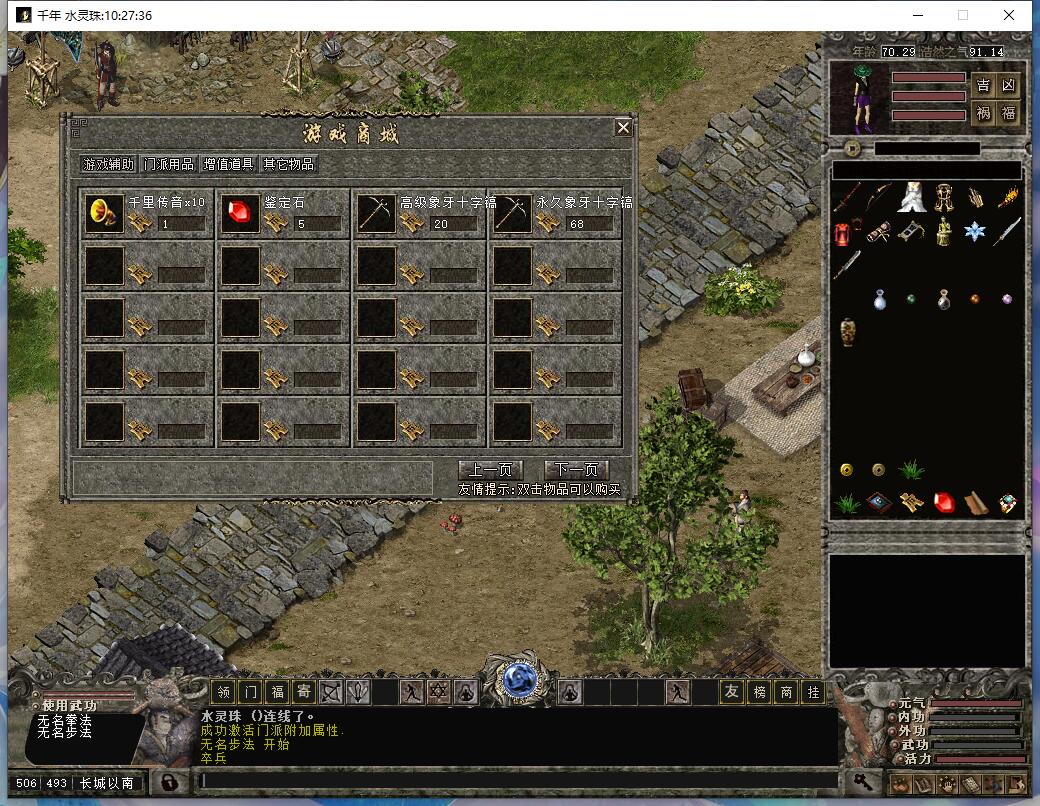Click the chat text input box
Screen dimensions: 1040x806
(x=518, y=781)
